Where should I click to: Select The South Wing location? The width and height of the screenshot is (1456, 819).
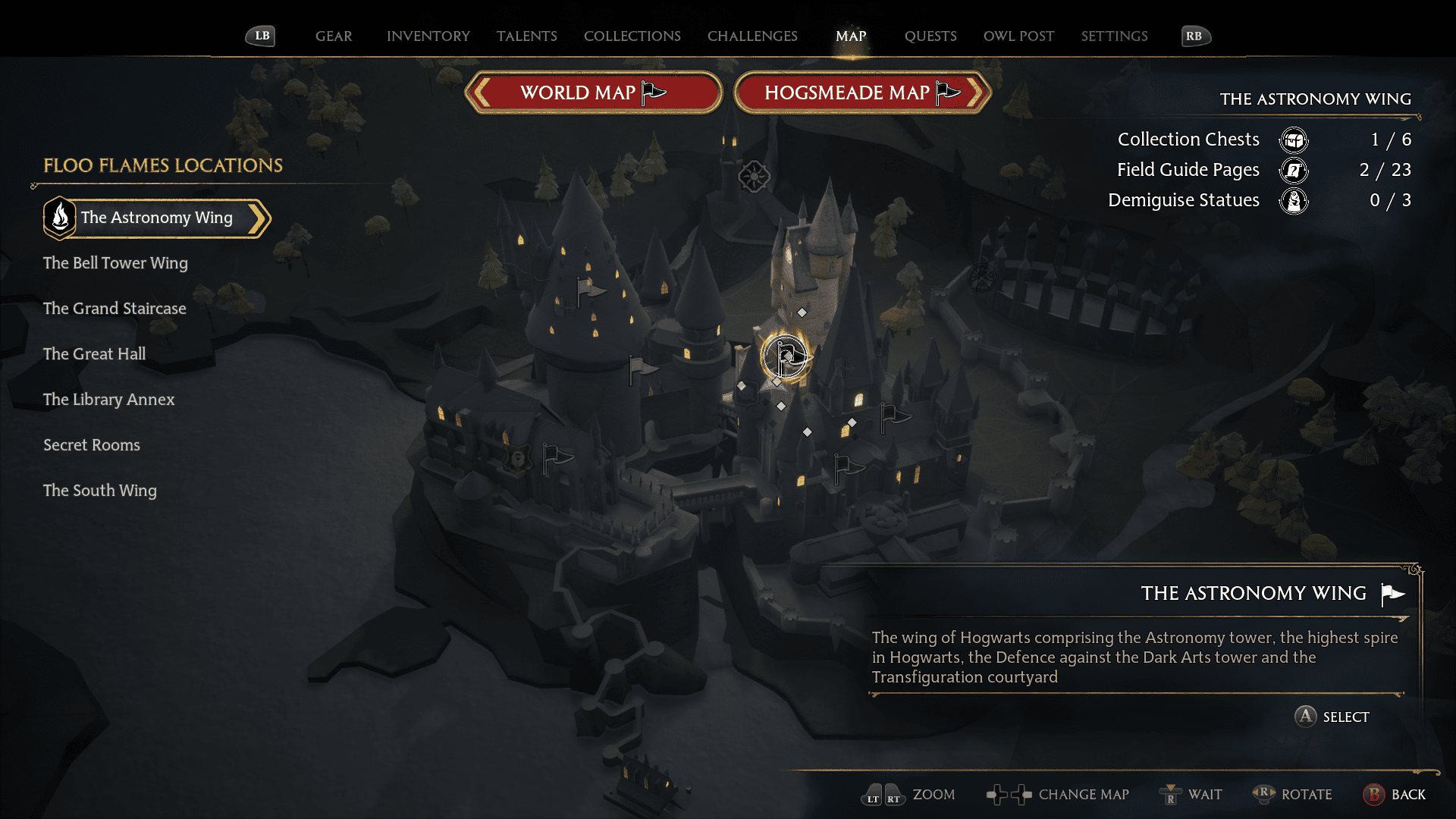point(100,491)
